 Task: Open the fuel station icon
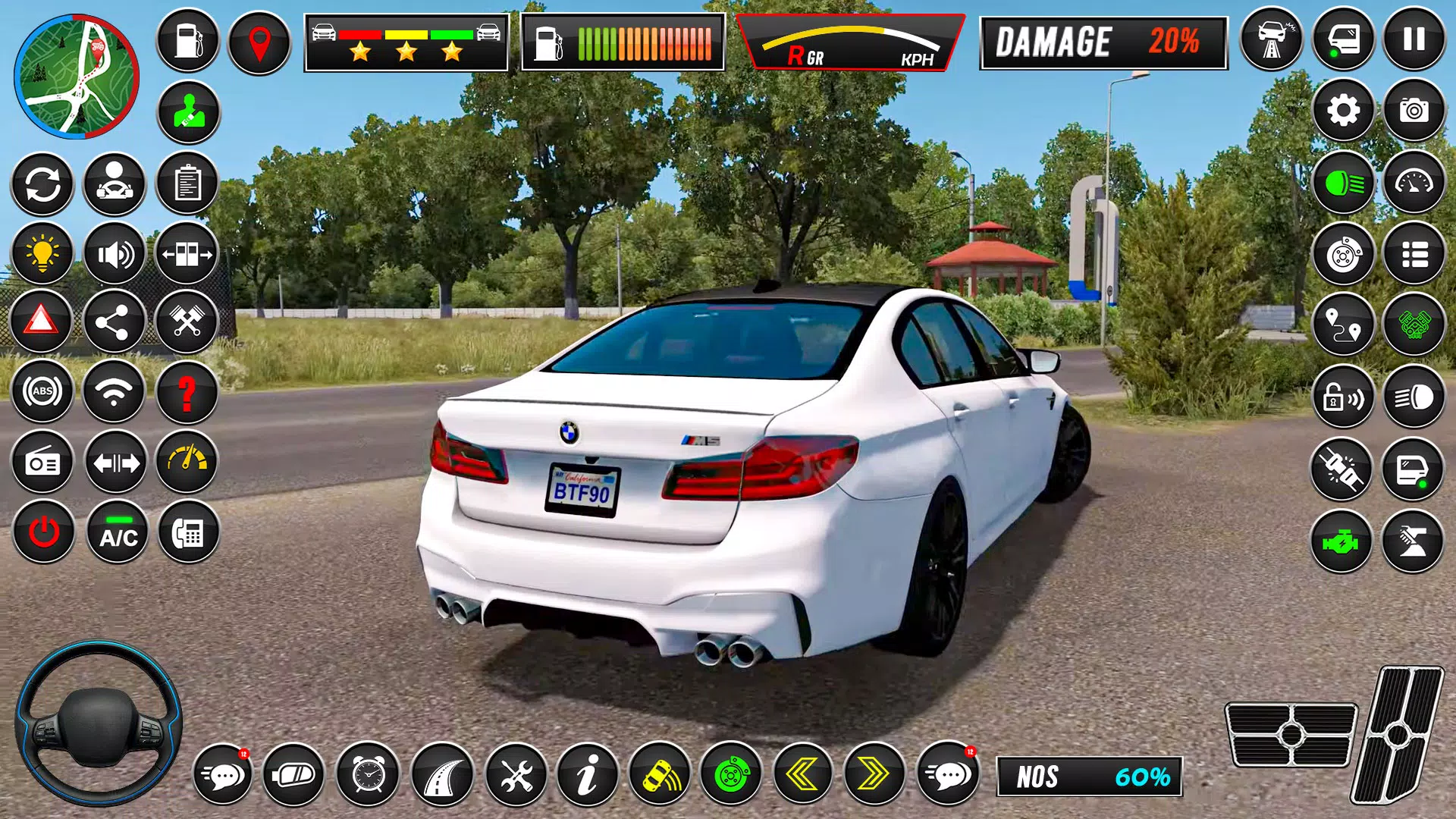pos(187,39)
